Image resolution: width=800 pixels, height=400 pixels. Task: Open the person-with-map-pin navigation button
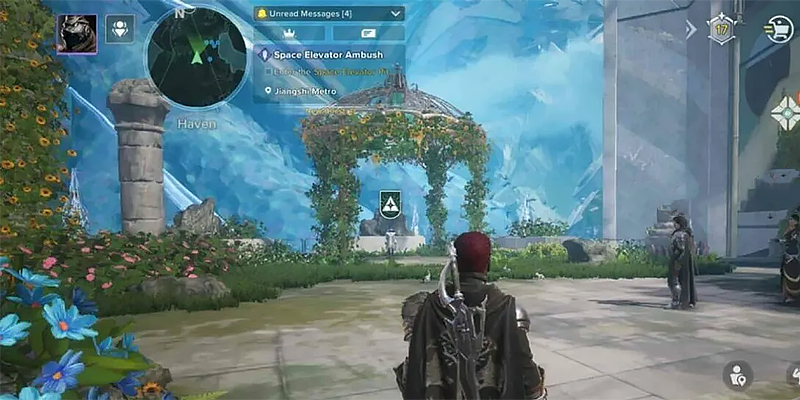(738, 375)
